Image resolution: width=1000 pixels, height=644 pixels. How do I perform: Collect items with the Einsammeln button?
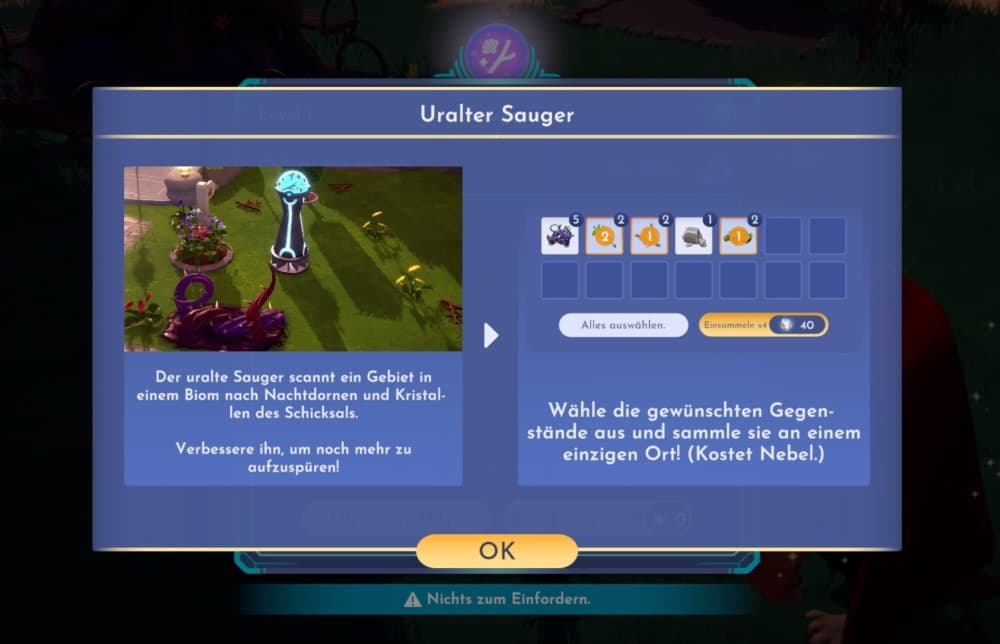763,325
